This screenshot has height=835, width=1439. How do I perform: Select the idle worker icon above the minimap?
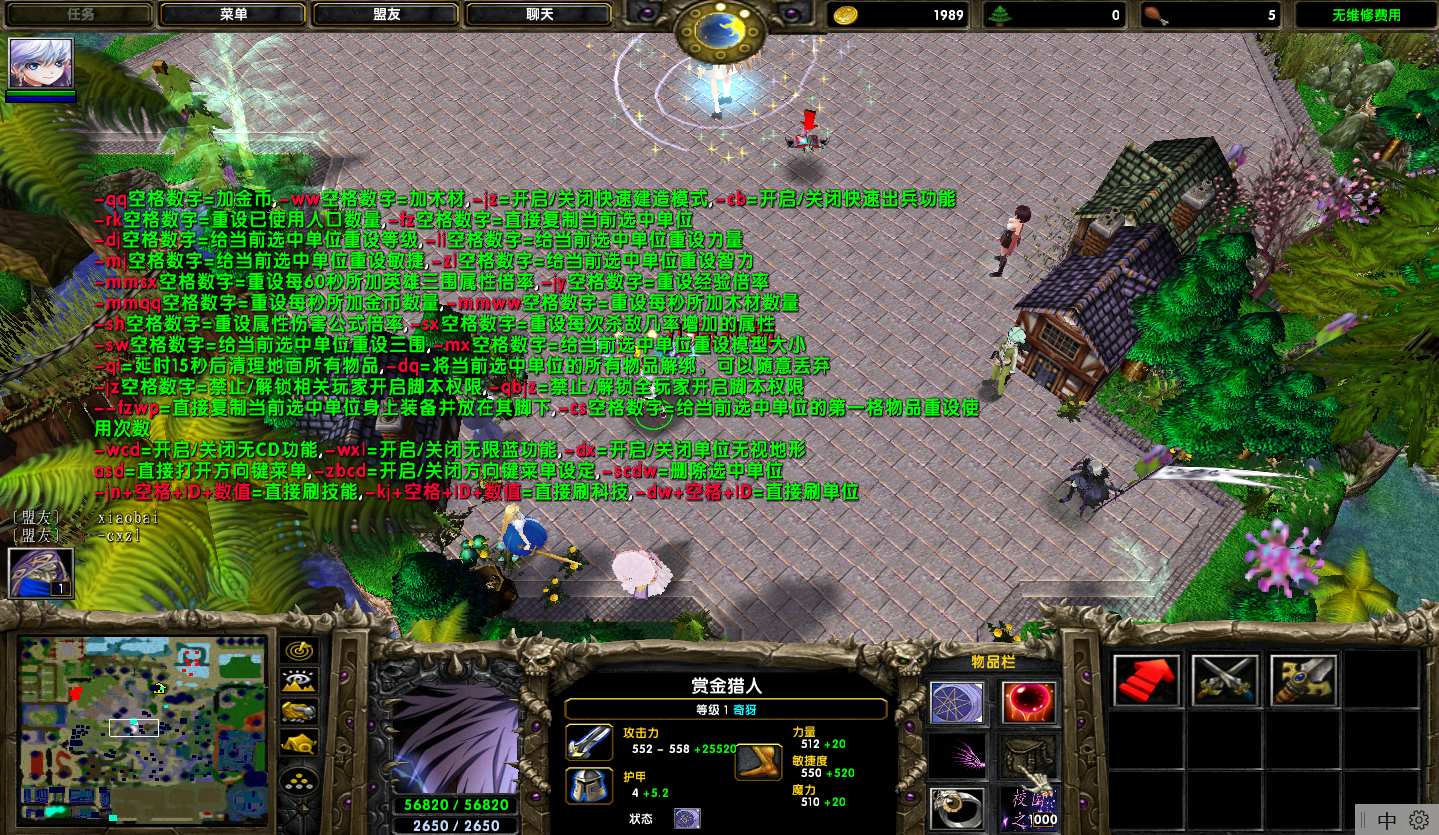pos(41,573)
